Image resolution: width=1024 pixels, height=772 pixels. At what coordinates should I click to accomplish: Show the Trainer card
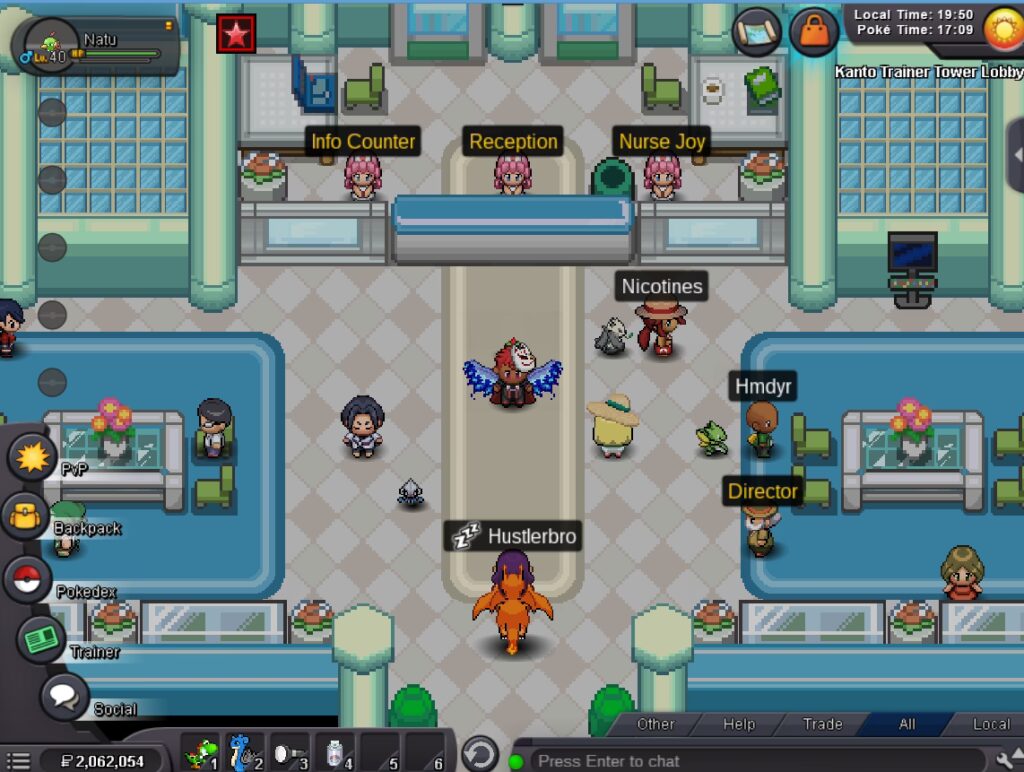(x=40, y=639)
